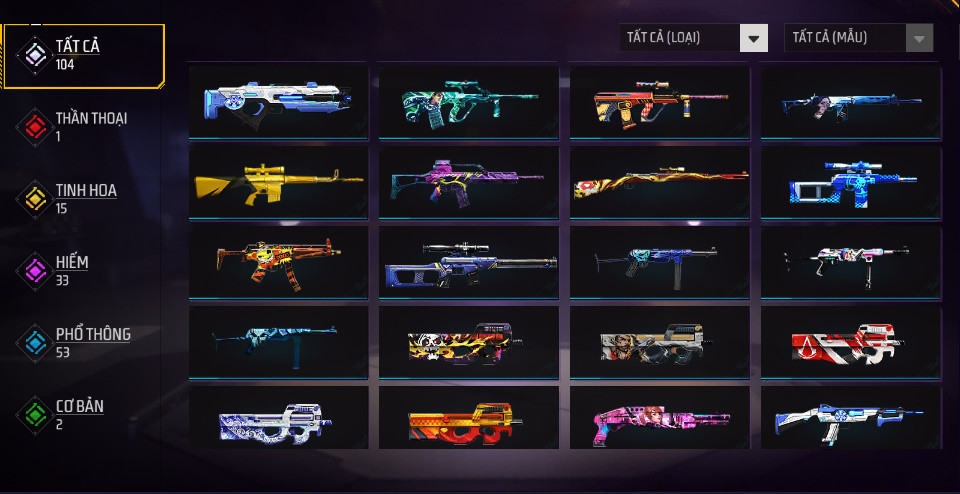Pick the red and white emblem P90 skin
Viewport: 960px width, 494px height.
pos(849,342)
